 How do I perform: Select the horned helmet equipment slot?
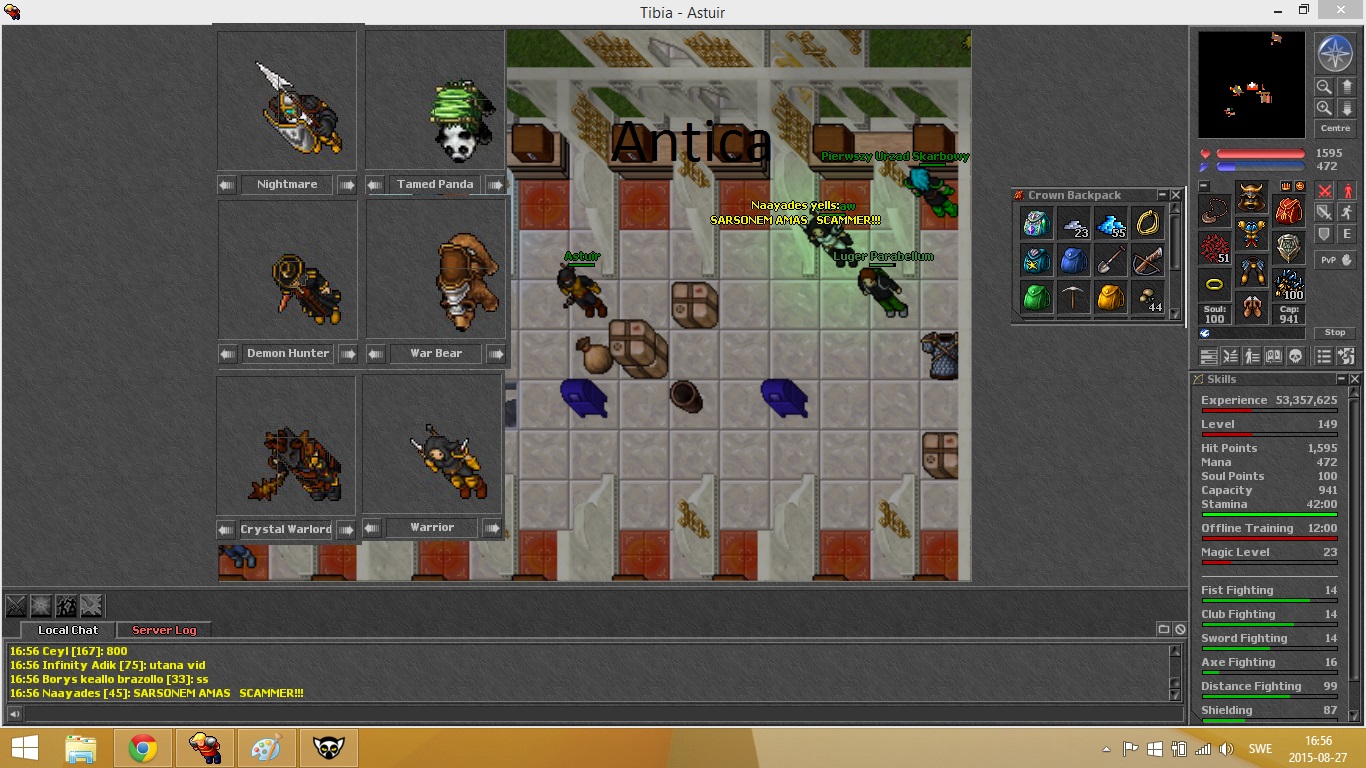[1251, 196]
